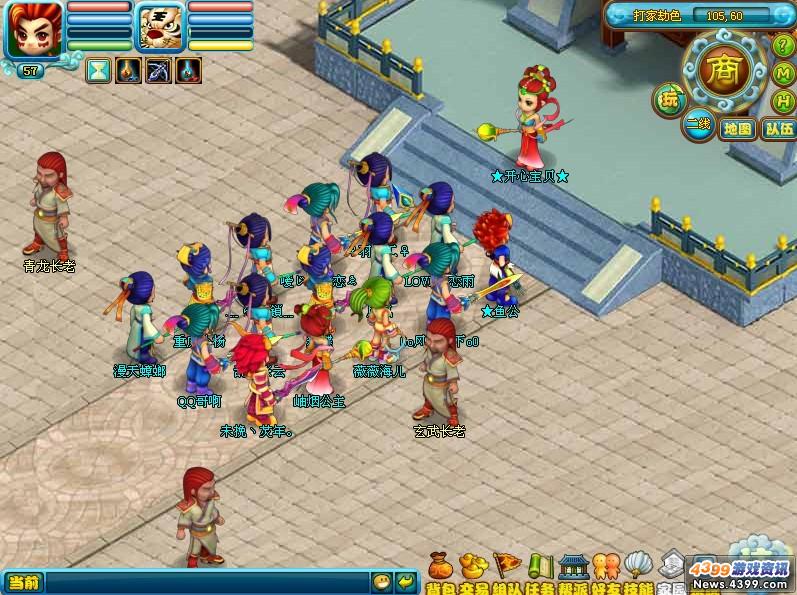Screen dimensions: 797x595
Task: Open the 好友 friends icon
Action: click(606, 567)
